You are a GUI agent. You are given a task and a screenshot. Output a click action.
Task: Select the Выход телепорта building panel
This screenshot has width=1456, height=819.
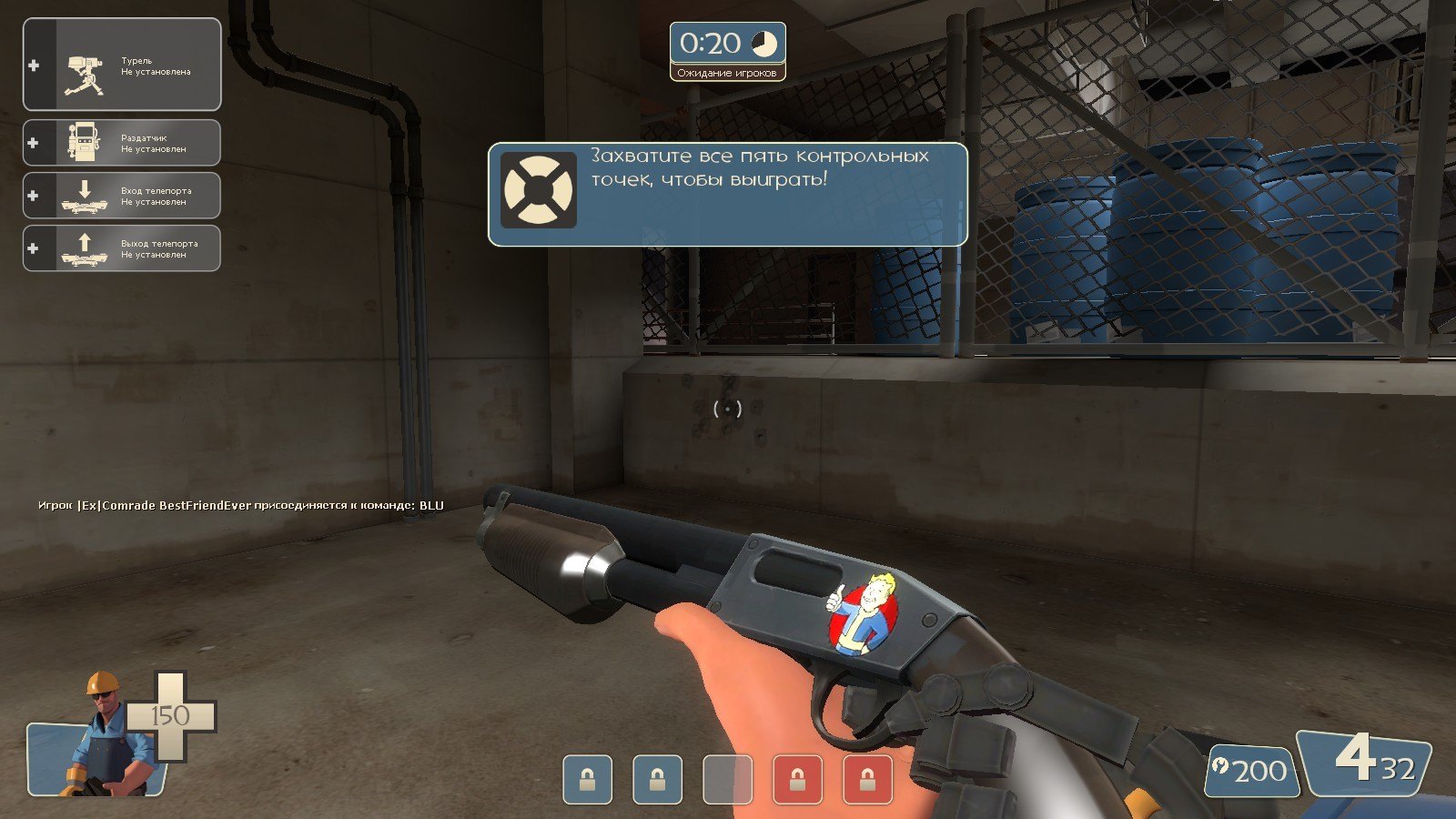coord(122,248)
